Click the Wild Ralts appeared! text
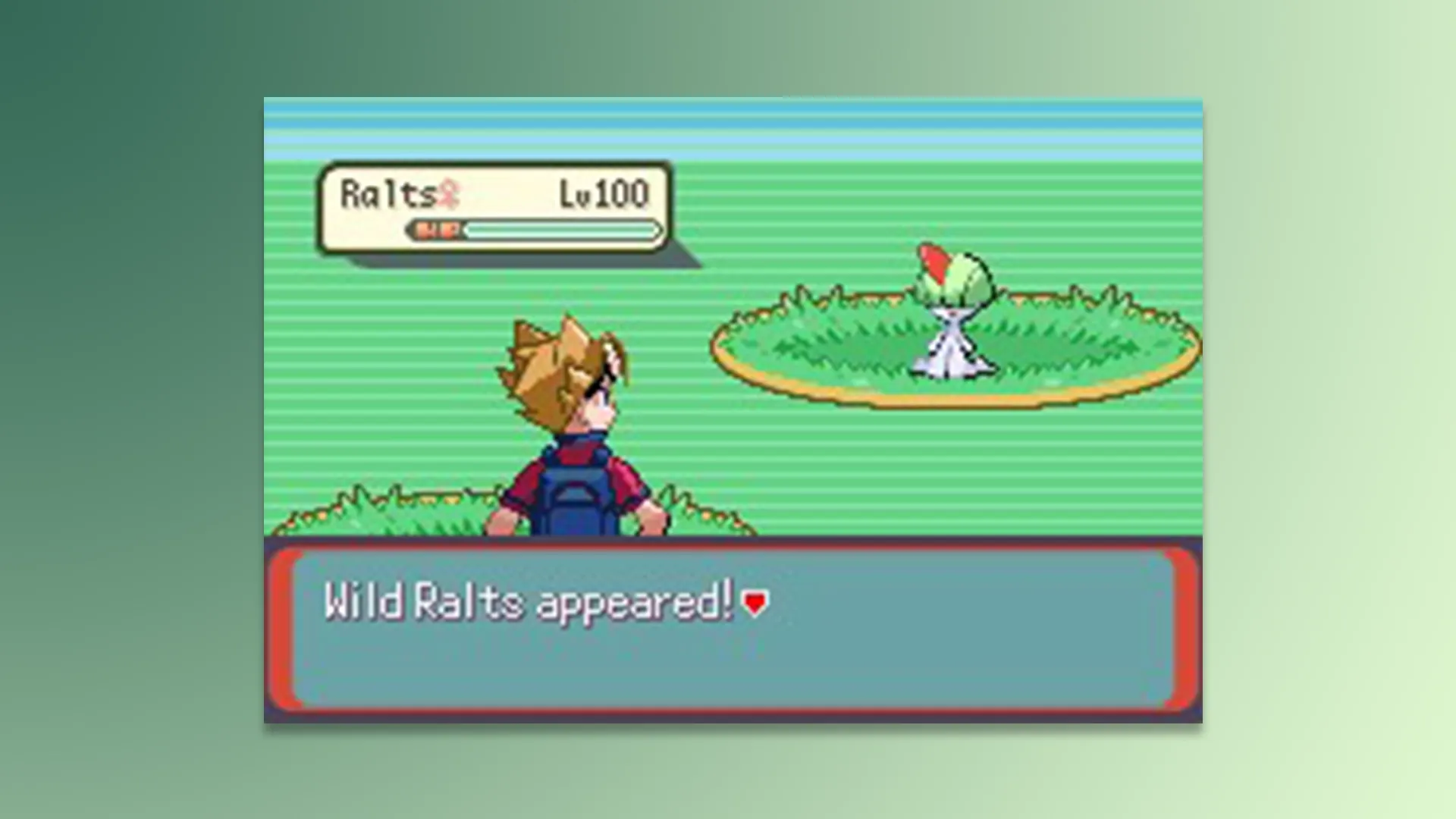This screenshot has width=1456, height=819. click(531, 601)
